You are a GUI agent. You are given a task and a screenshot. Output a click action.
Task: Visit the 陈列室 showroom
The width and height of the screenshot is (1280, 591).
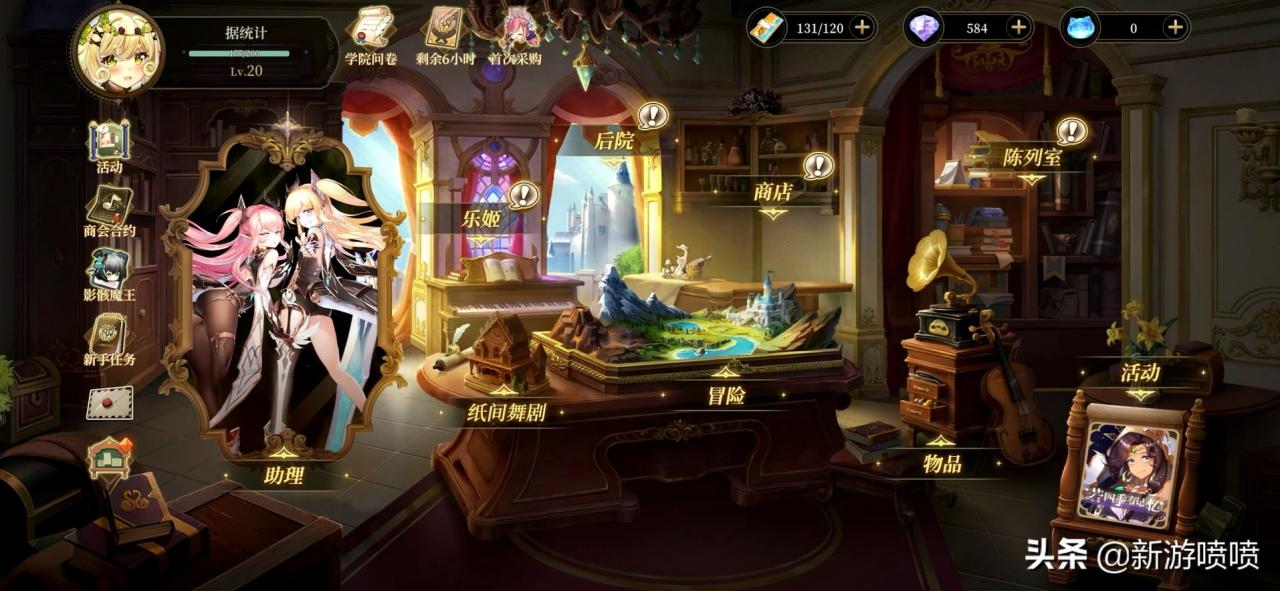click(1032, 157)
